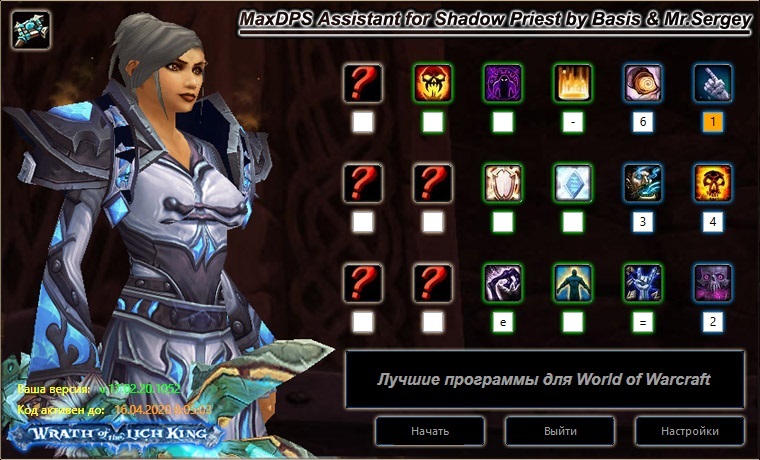Viewport: 760px width, 460px height.
Task: Select the pointing hand spell icon
Action: click(x=713, y=84)
